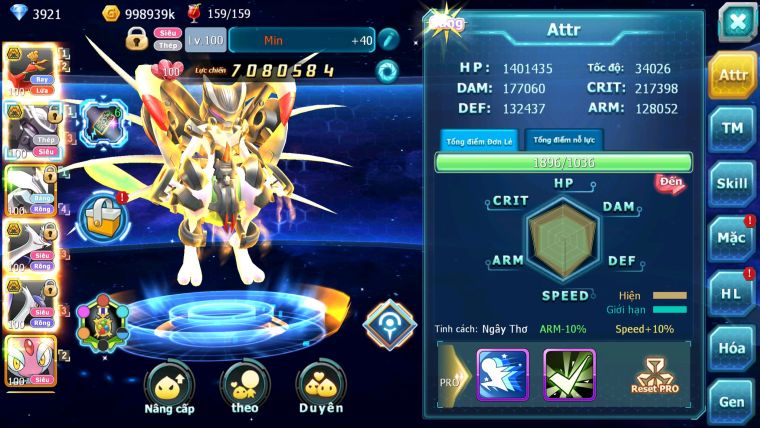Screen dimensions: 760x428
Task: Select the blue dashing figure skill icon
Action: pos(502,374)
